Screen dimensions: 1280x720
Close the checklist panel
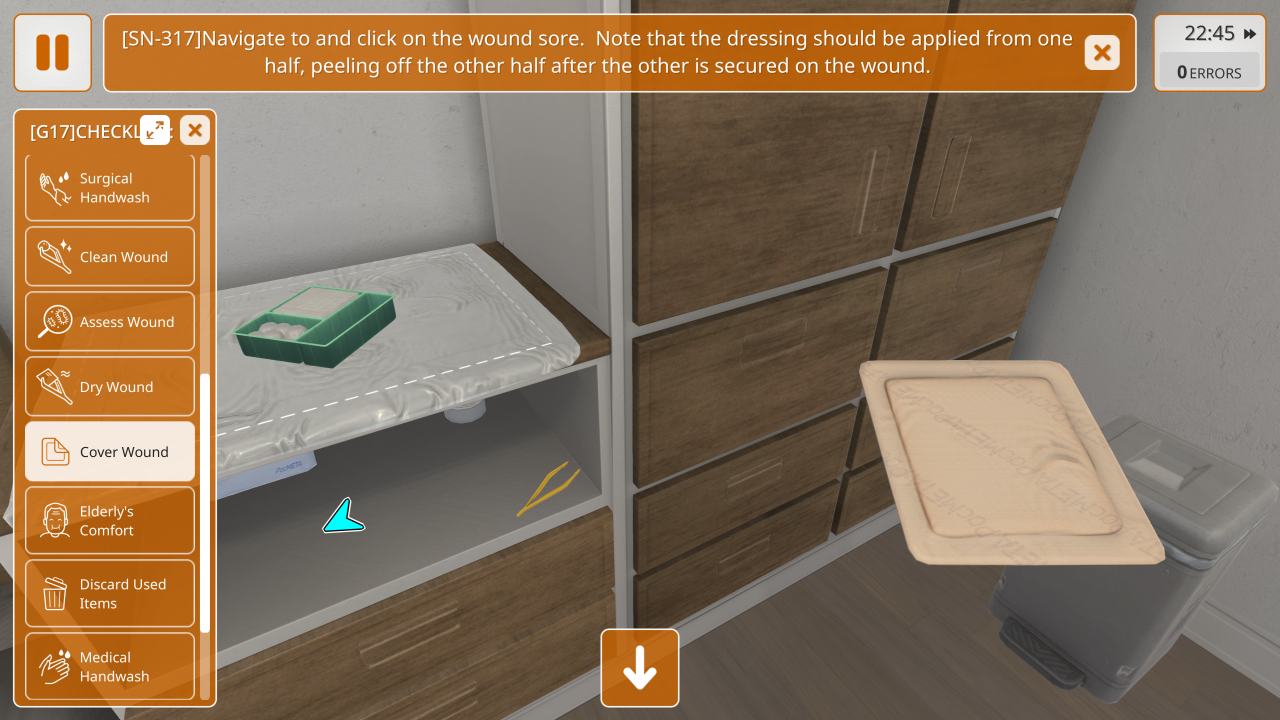195,130
